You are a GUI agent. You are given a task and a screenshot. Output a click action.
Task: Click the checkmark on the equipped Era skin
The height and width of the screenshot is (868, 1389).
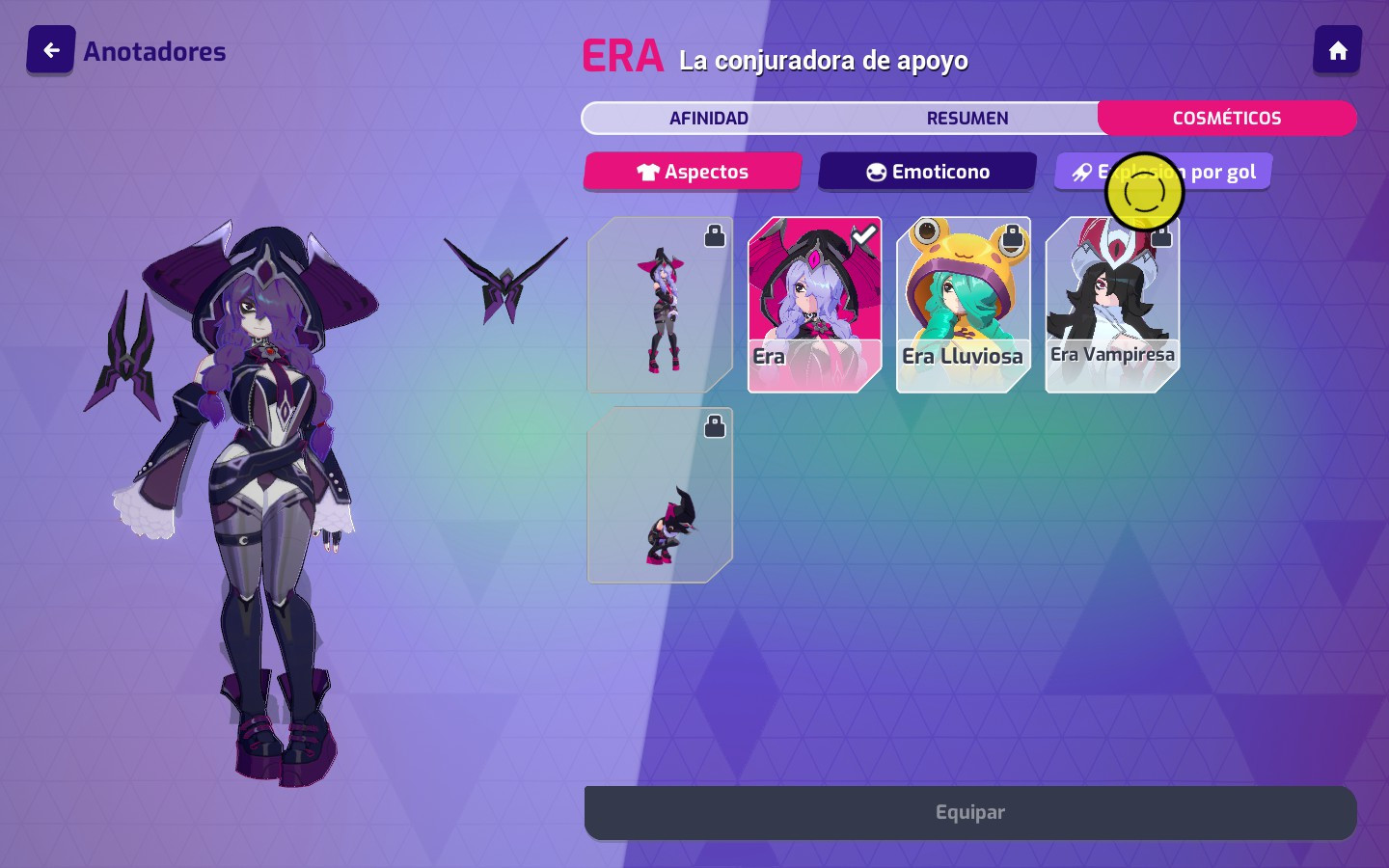click(866, 233)
